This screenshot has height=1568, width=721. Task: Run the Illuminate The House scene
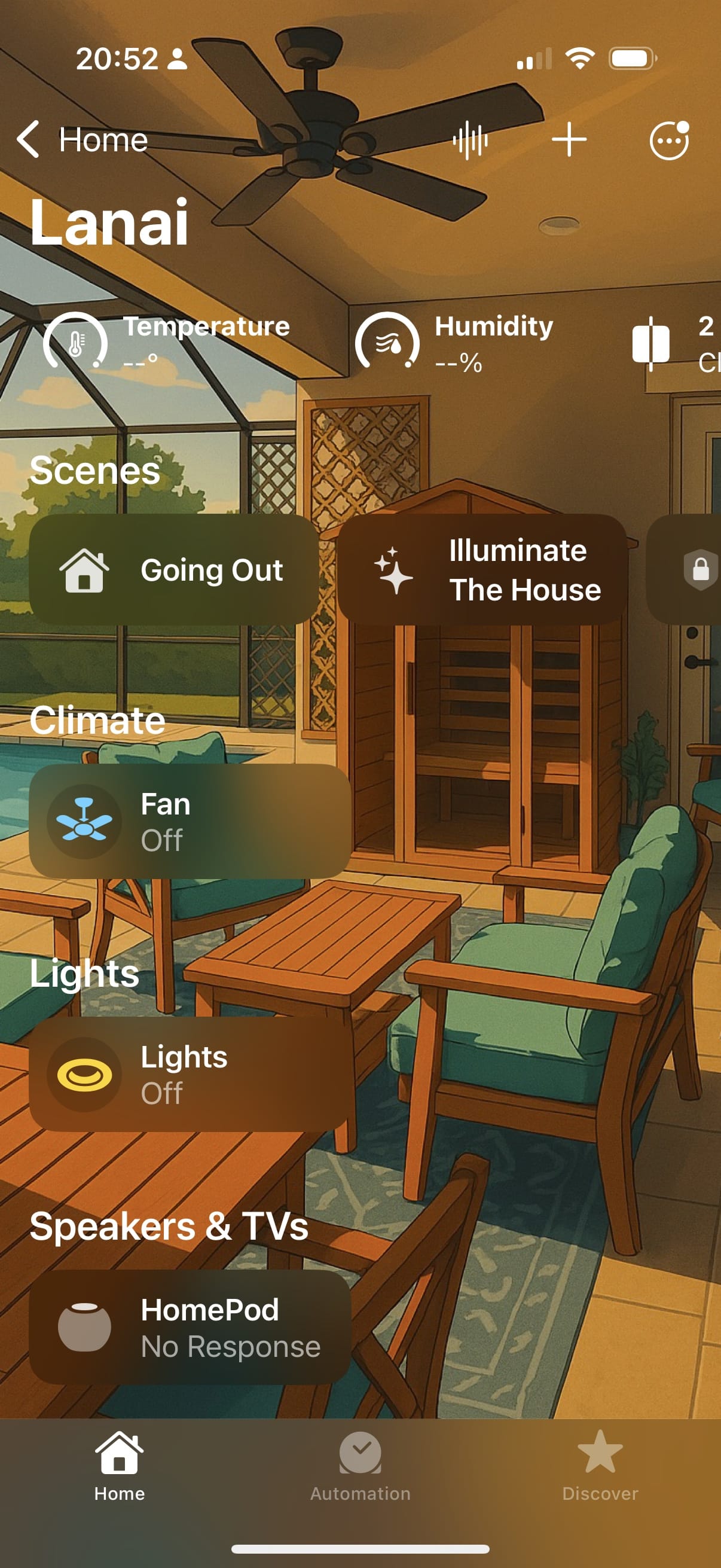click(482, 570)
